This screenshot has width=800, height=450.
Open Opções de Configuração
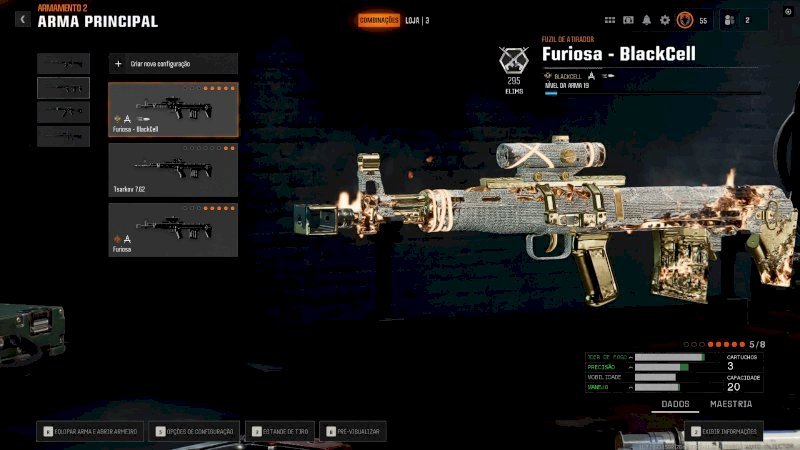(x=194, y=431)
